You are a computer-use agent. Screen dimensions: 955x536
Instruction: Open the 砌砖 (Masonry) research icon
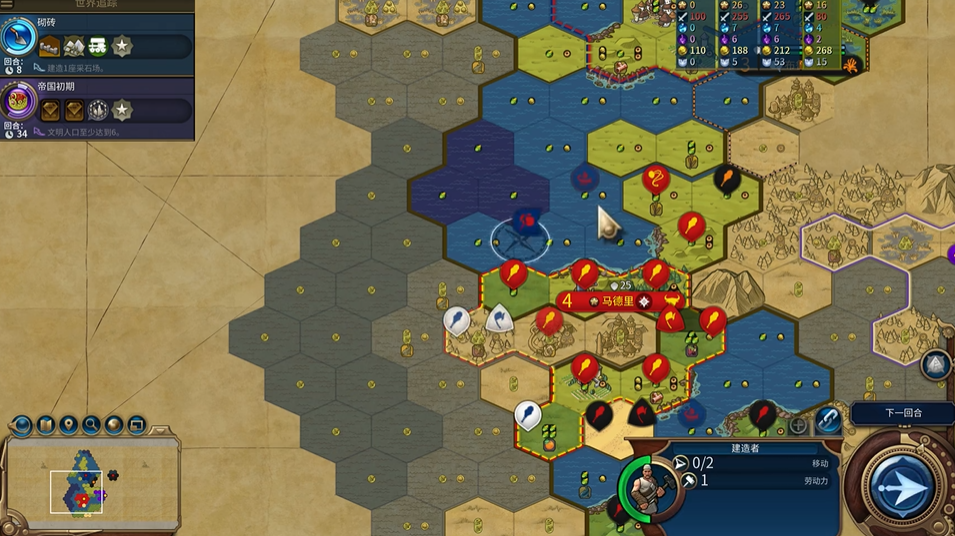(18, 37)
